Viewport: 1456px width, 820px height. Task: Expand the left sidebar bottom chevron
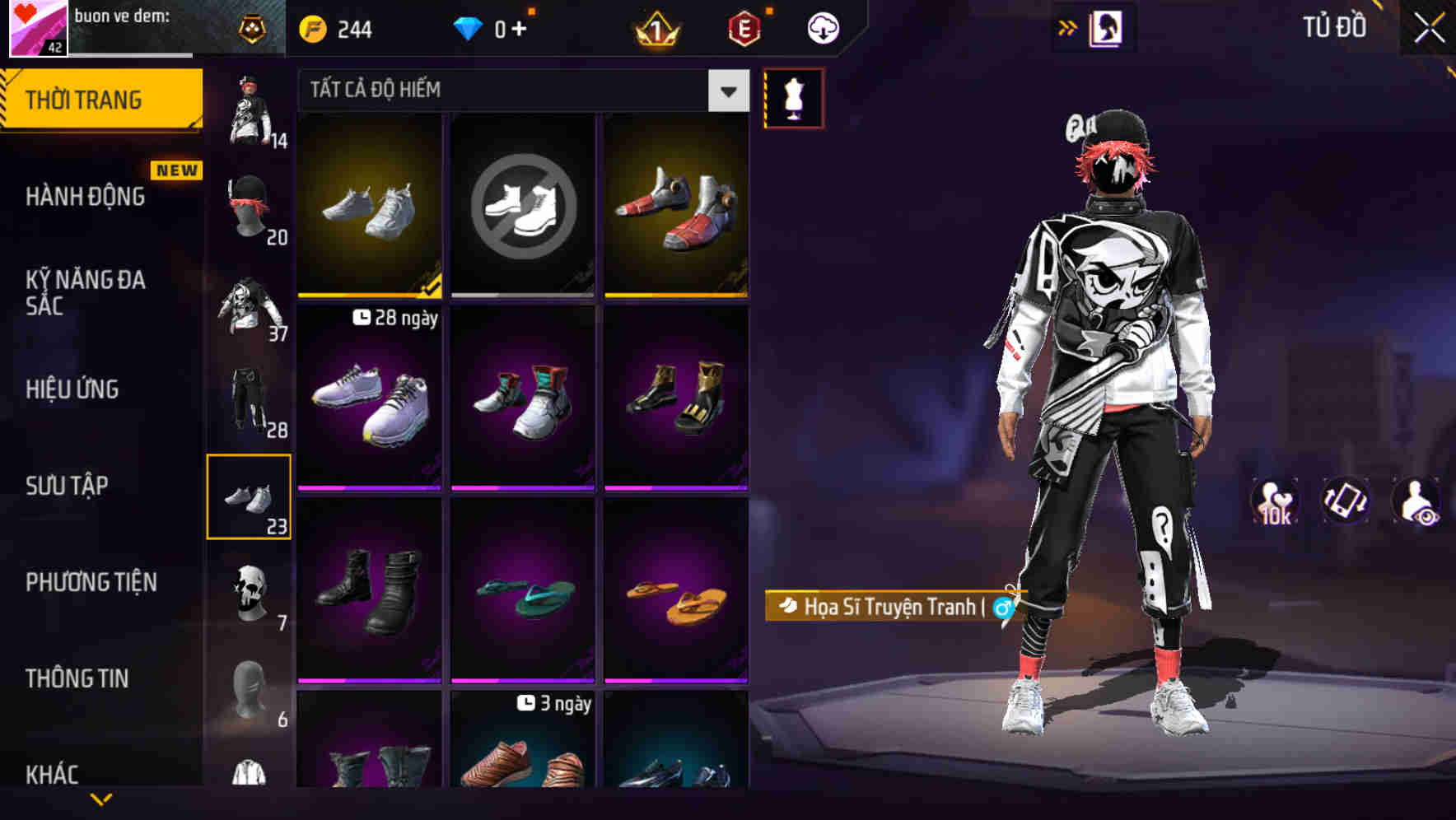pyautogui.click(x=101, y=801)
